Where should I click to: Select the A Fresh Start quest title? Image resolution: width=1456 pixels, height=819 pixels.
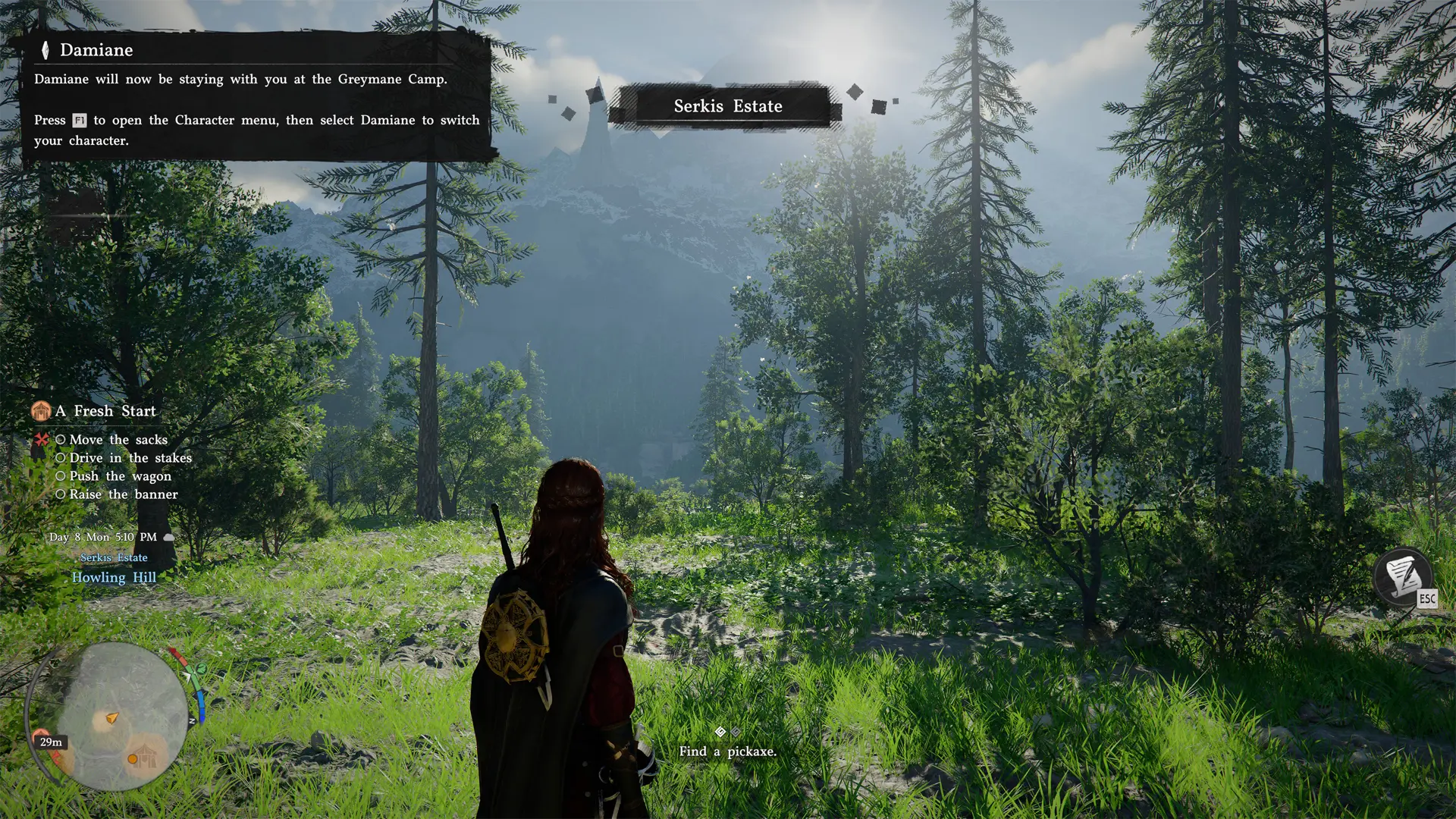tap(105, 411)
